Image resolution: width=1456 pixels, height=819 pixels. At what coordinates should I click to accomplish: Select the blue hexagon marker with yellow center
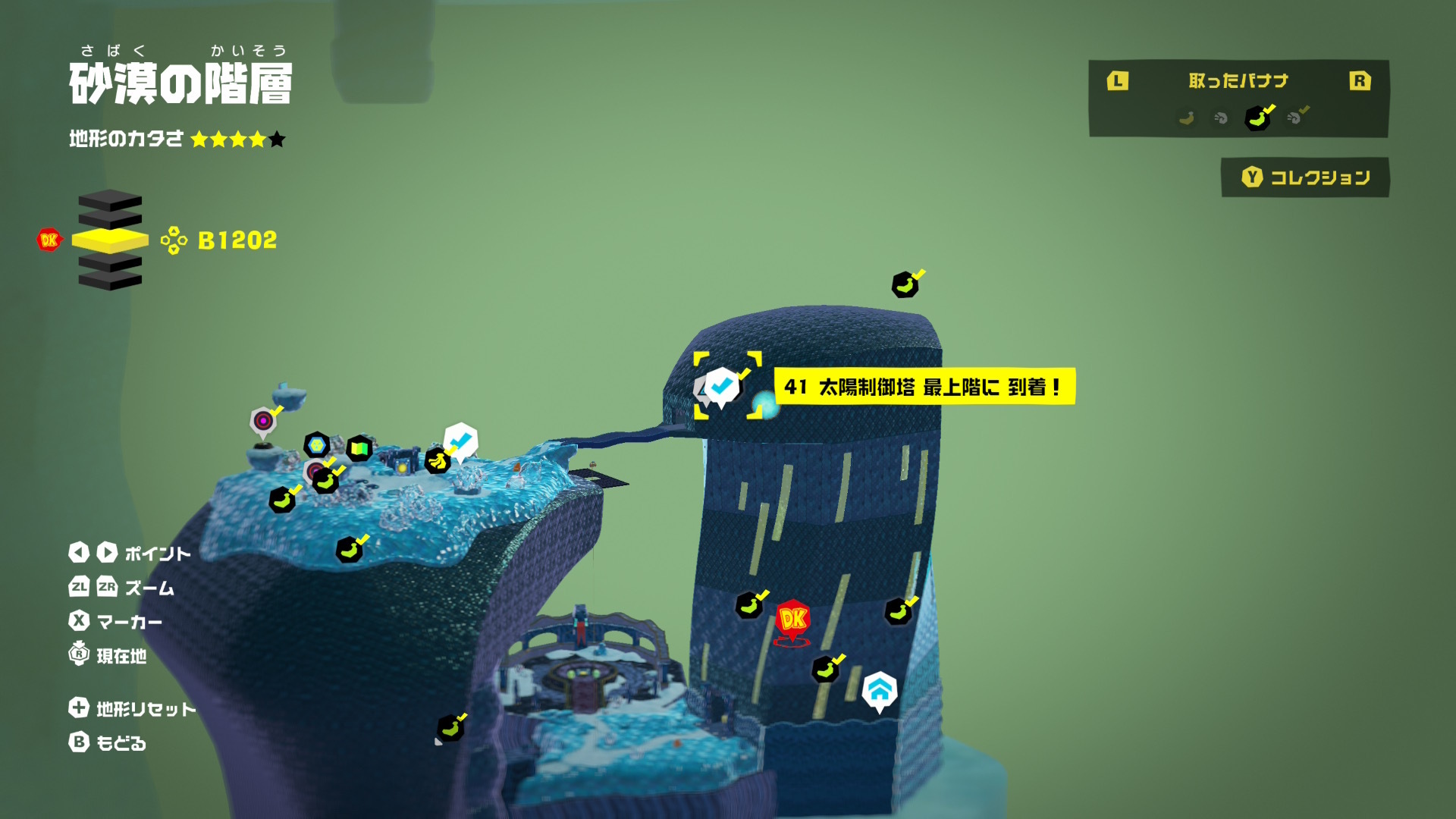[316, 444]
